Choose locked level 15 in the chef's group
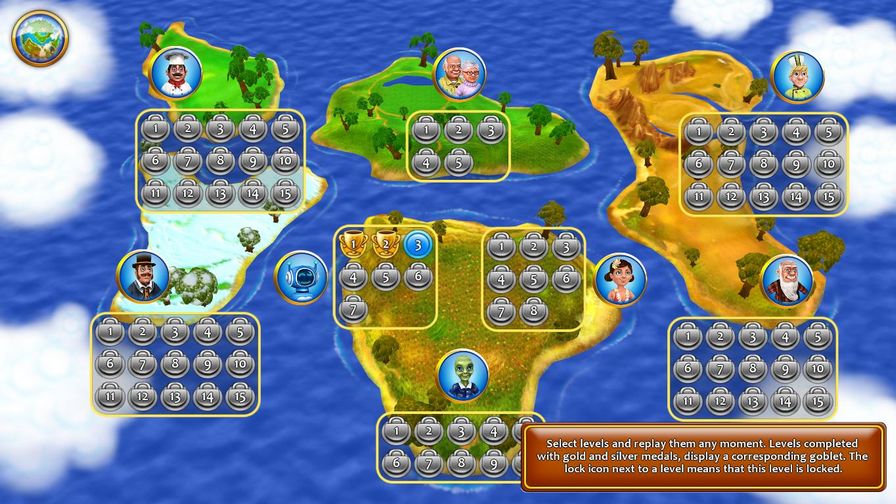 [x=285, y=192]
